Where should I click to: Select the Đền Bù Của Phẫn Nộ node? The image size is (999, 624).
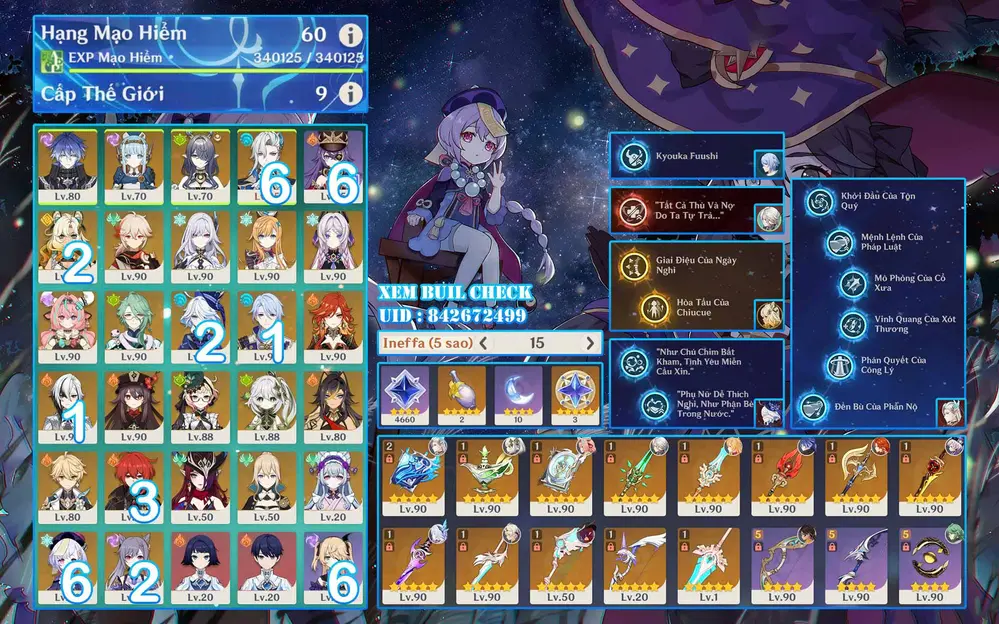(815, 408)
